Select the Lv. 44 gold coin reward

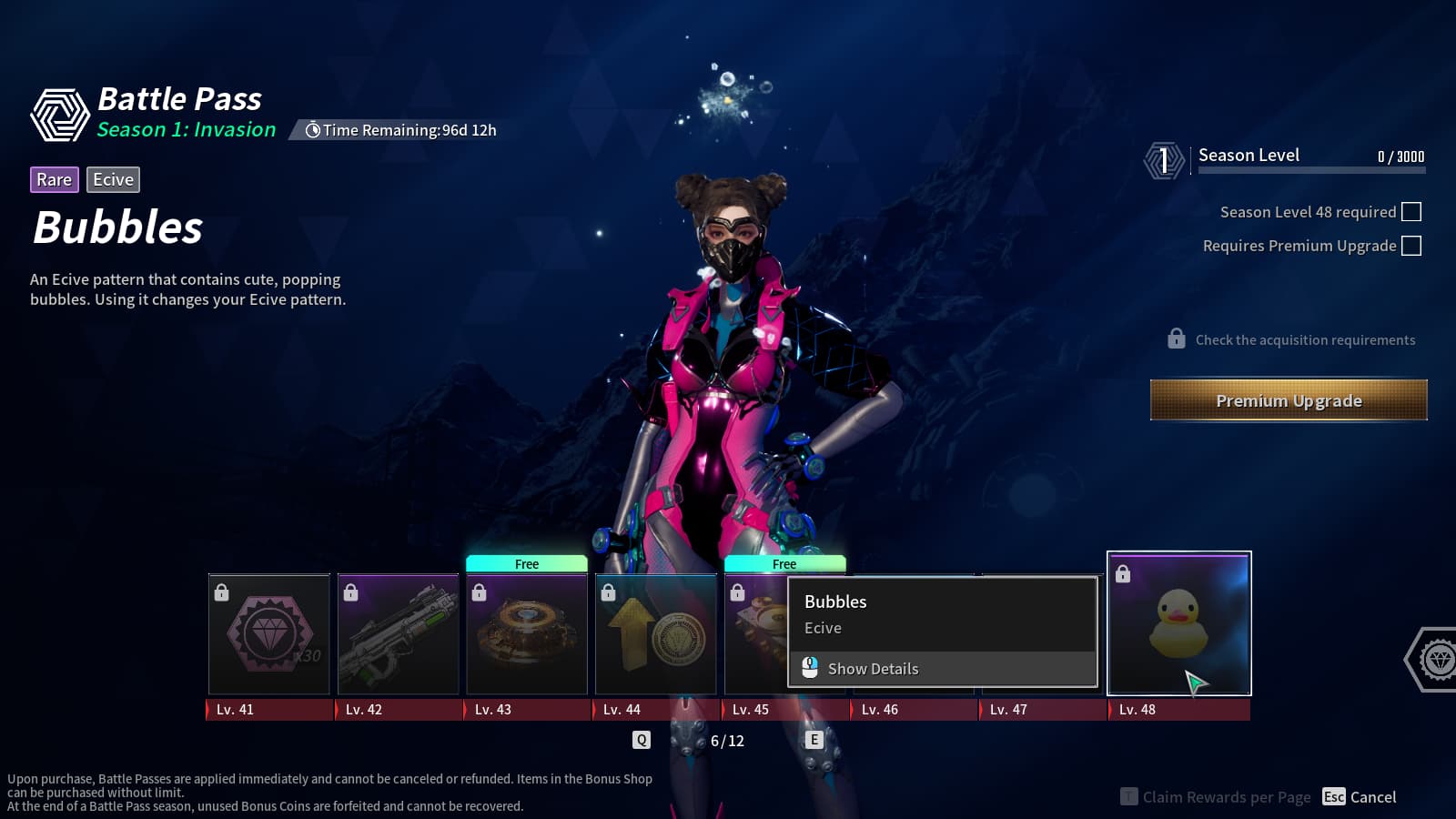pos(656,634)
